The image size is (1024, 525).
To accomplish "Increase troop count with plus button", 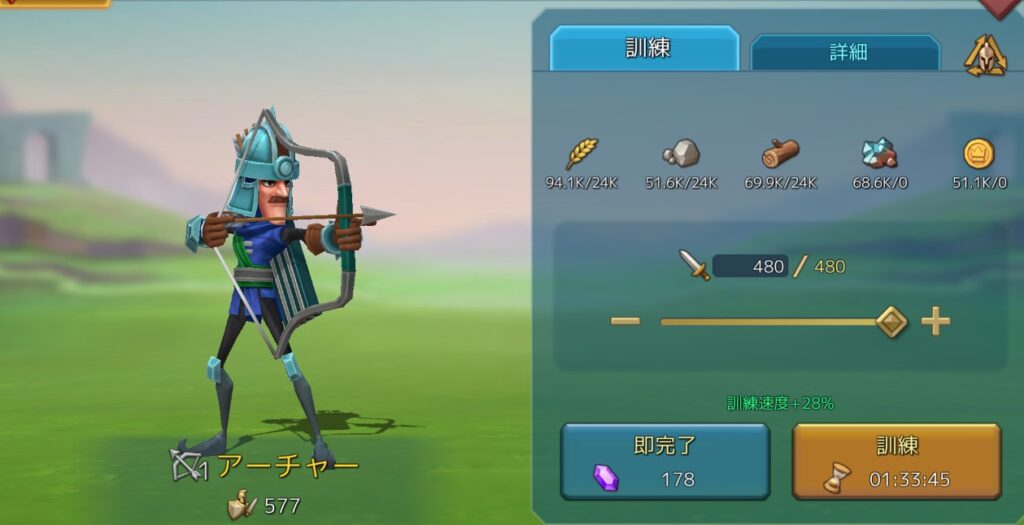I will pos(935,321).
